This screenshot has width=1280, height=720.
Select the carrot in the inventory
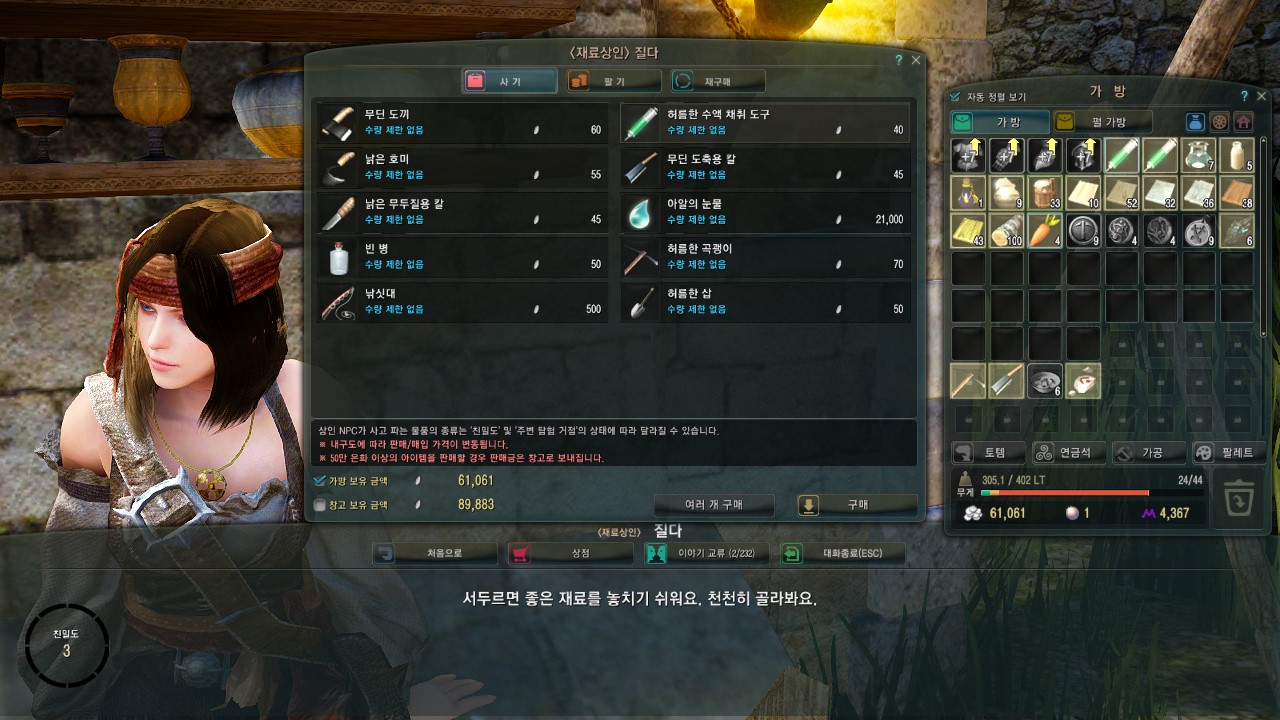(x=1045, y=230)
